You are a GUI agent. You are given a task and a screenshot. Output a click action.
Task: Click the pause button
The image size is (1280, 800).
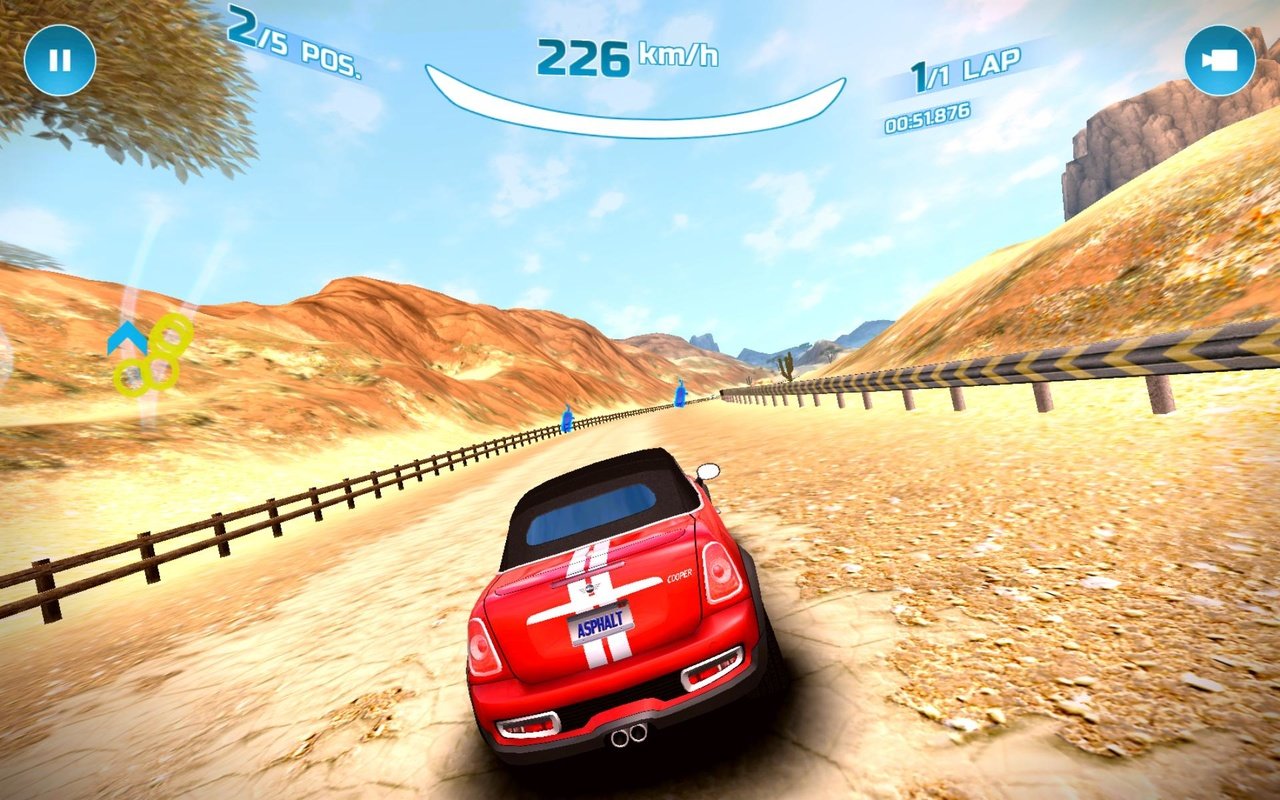click(60, 60)
